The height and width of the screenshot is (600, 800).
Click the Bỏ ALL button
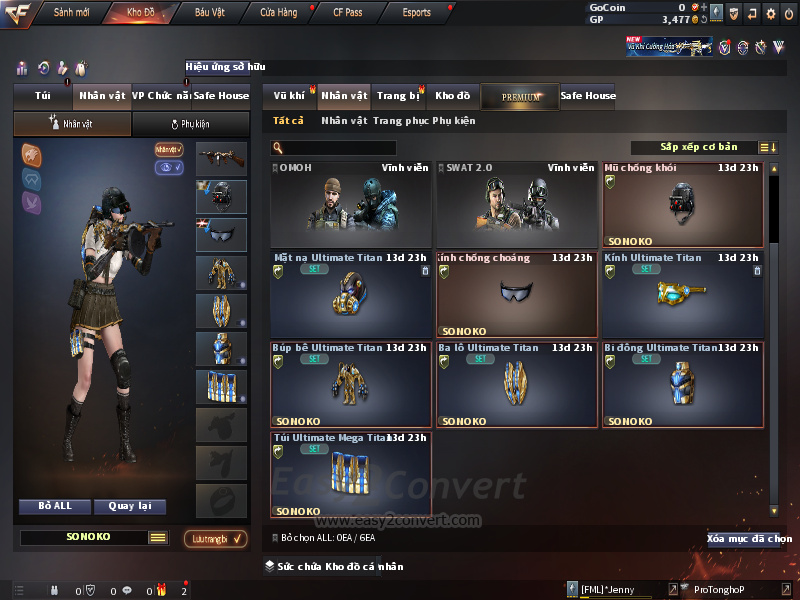[x=55, y=506]
